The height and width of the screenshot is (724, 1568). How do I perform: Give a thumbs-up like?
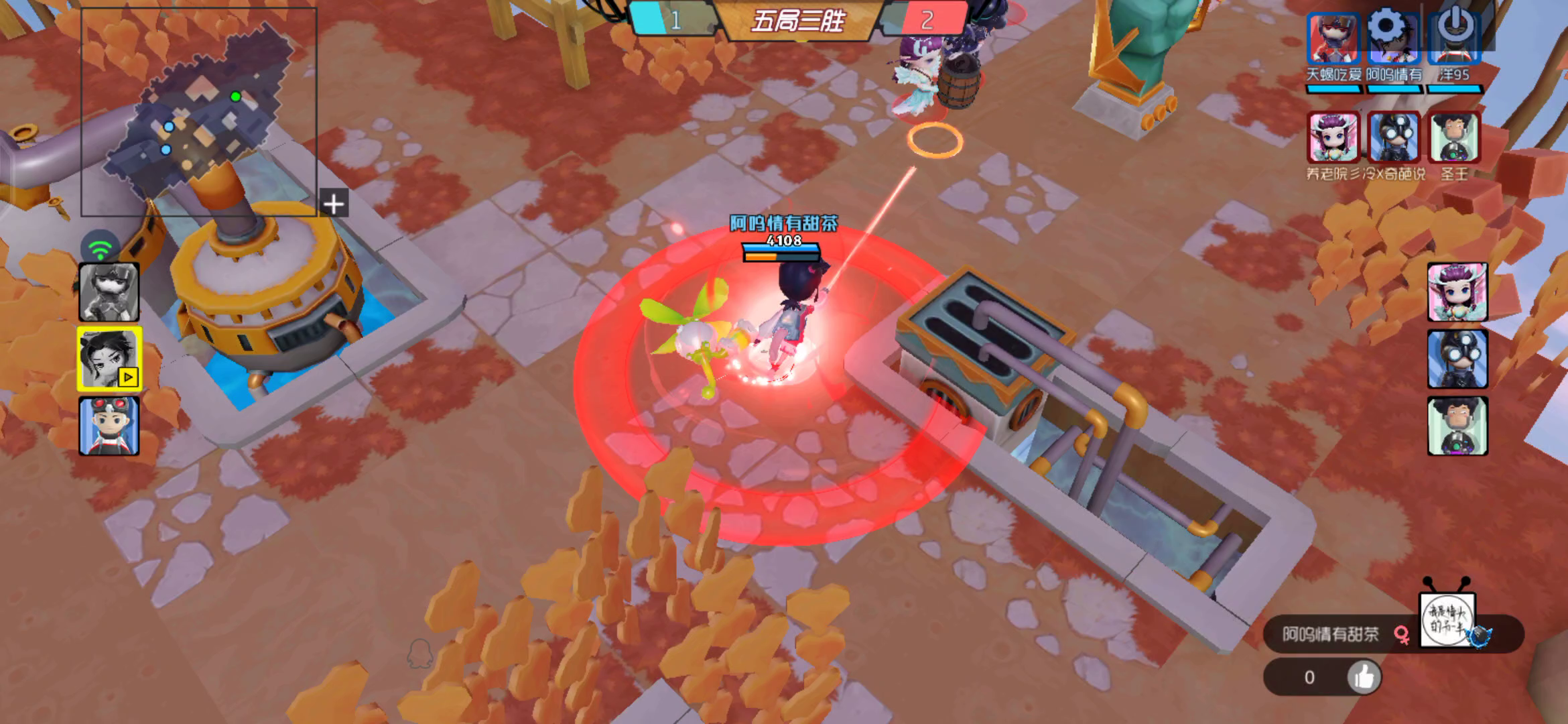(1364, 677)
